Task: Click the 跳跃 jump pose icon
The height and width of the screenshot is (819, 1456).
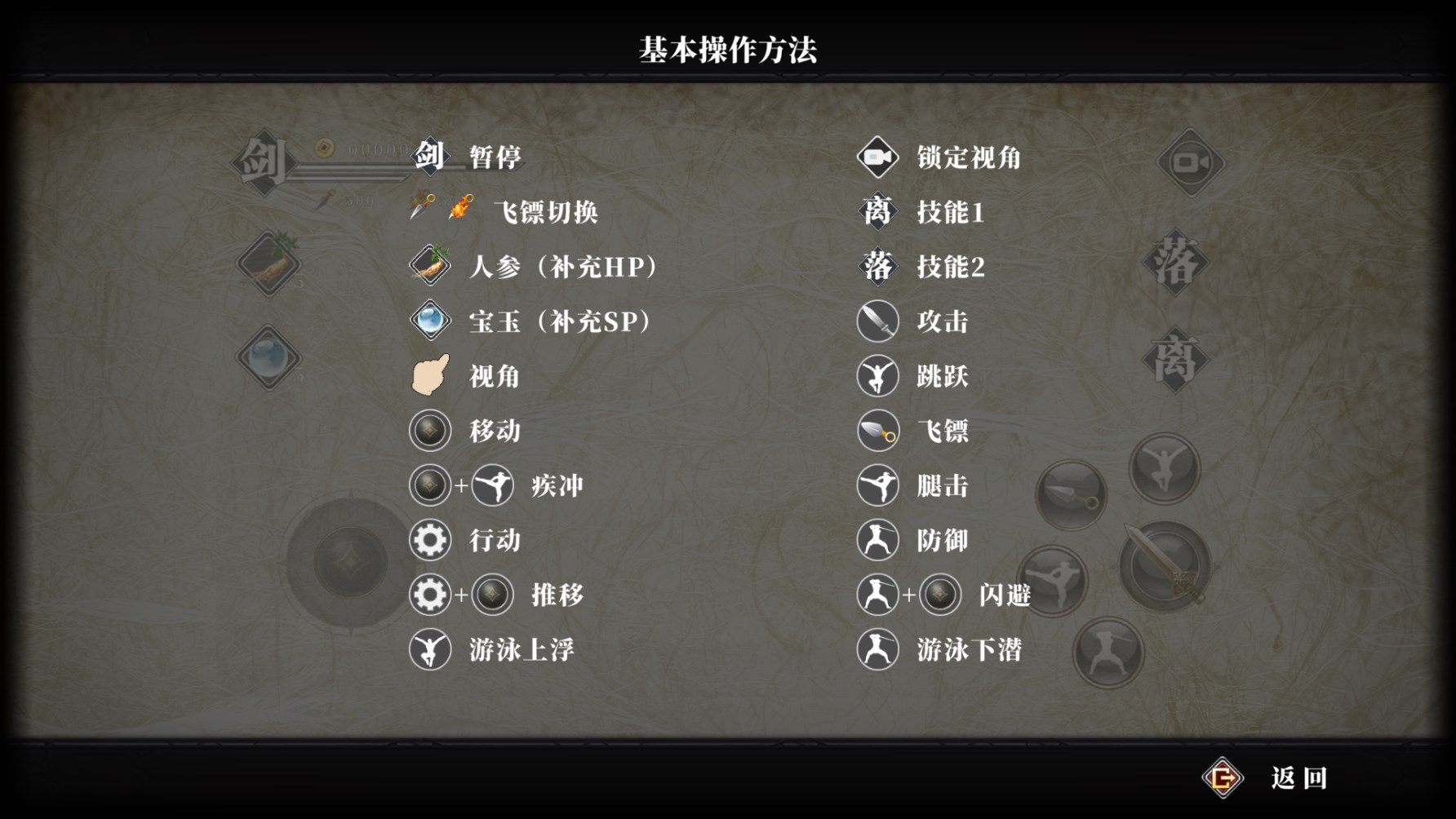Action: [x=877, y=376]
